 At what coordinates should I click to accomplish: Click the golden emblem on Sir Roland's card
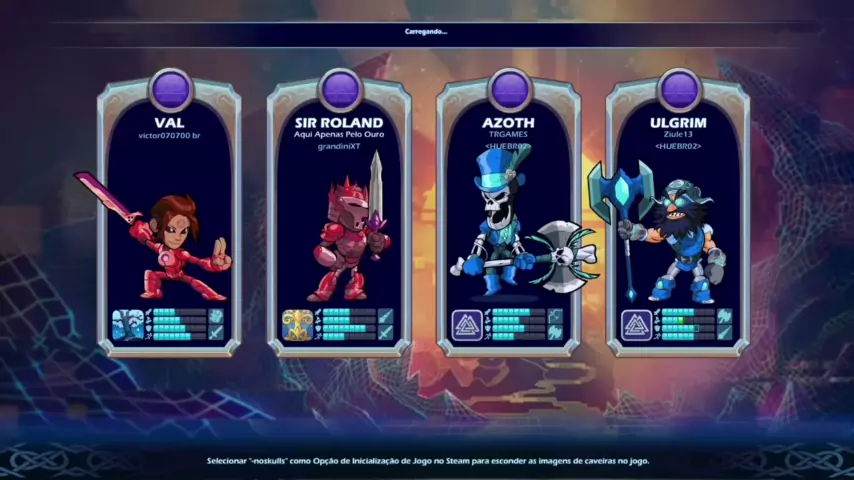coord(297,324)
